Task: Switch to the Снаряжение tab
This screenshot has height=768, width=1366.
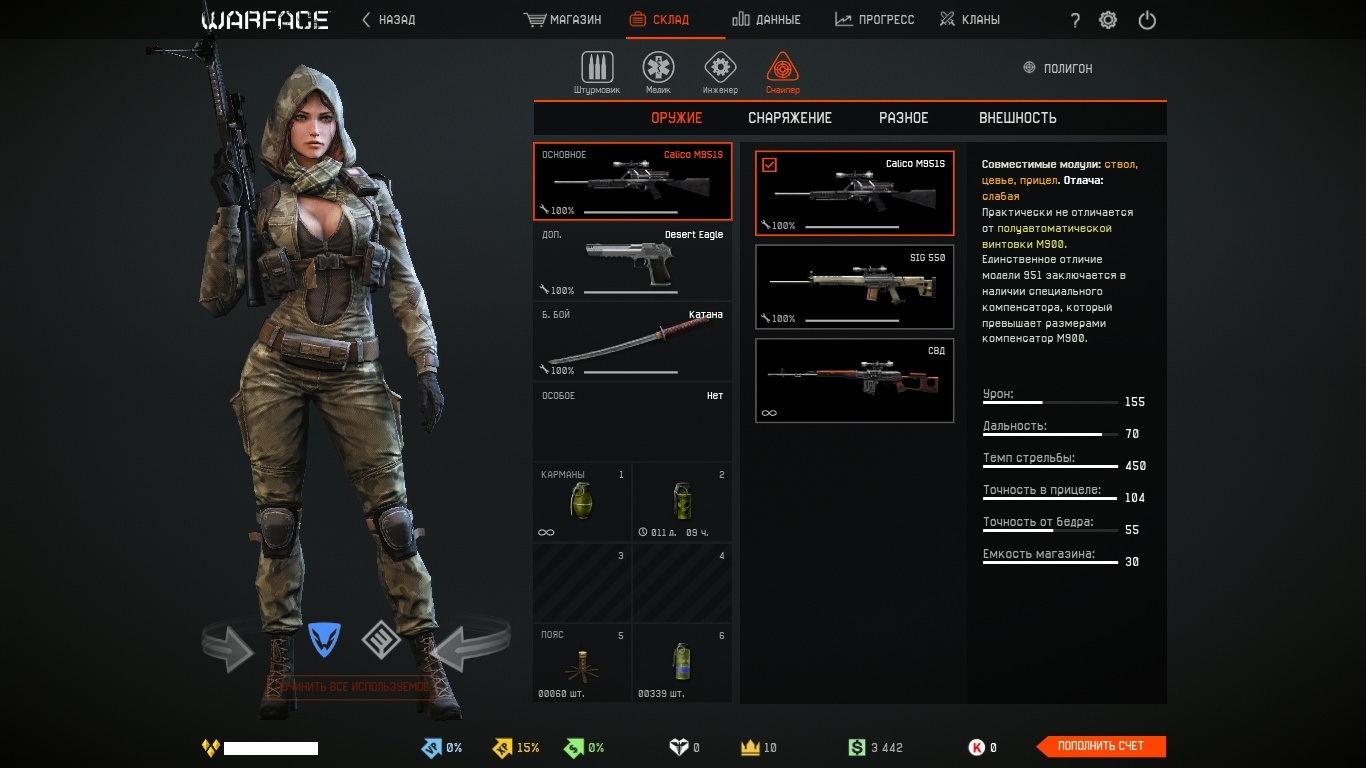Action: point(790,118)
